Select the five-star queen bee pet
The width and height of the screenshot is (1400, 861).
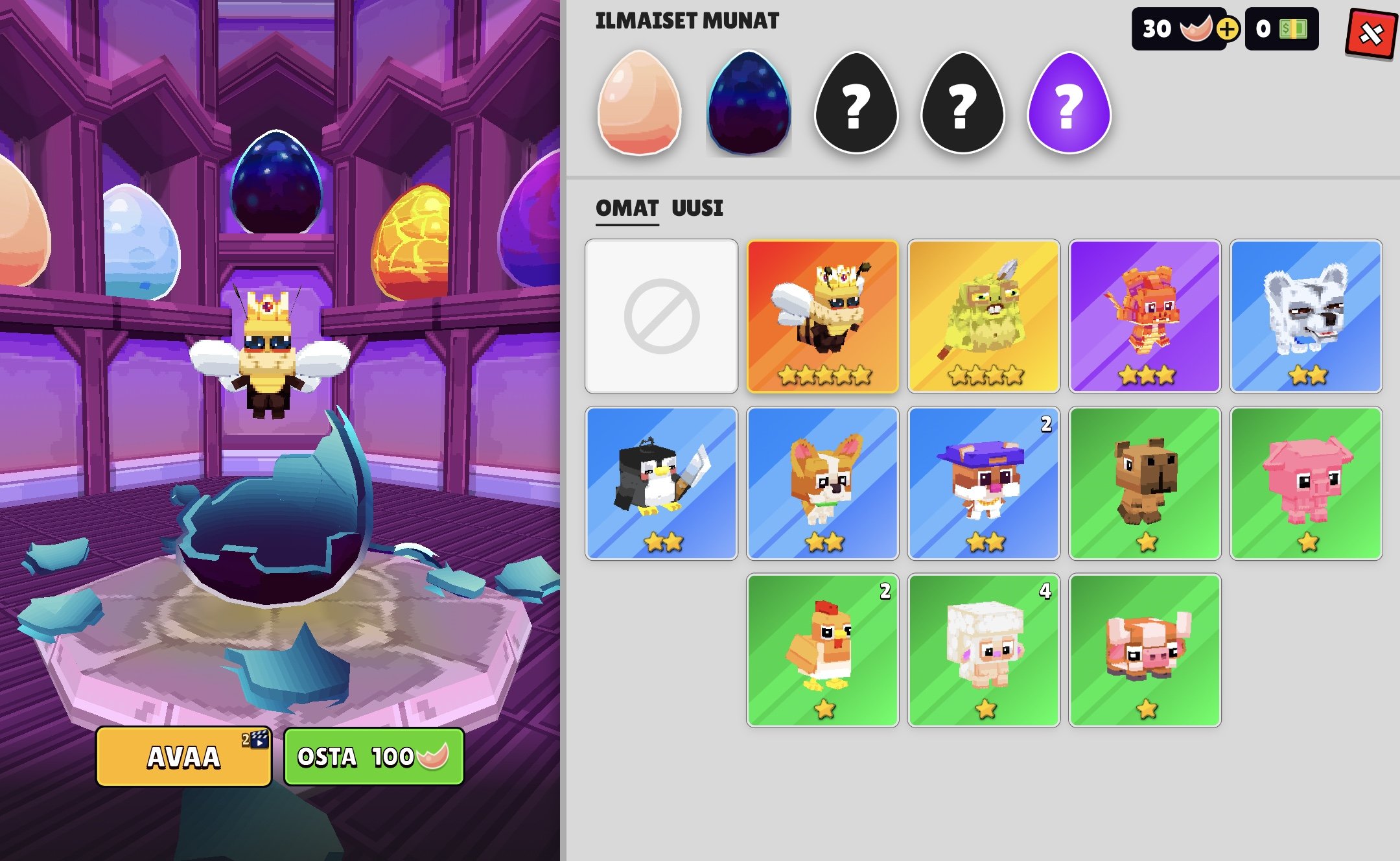822,316
